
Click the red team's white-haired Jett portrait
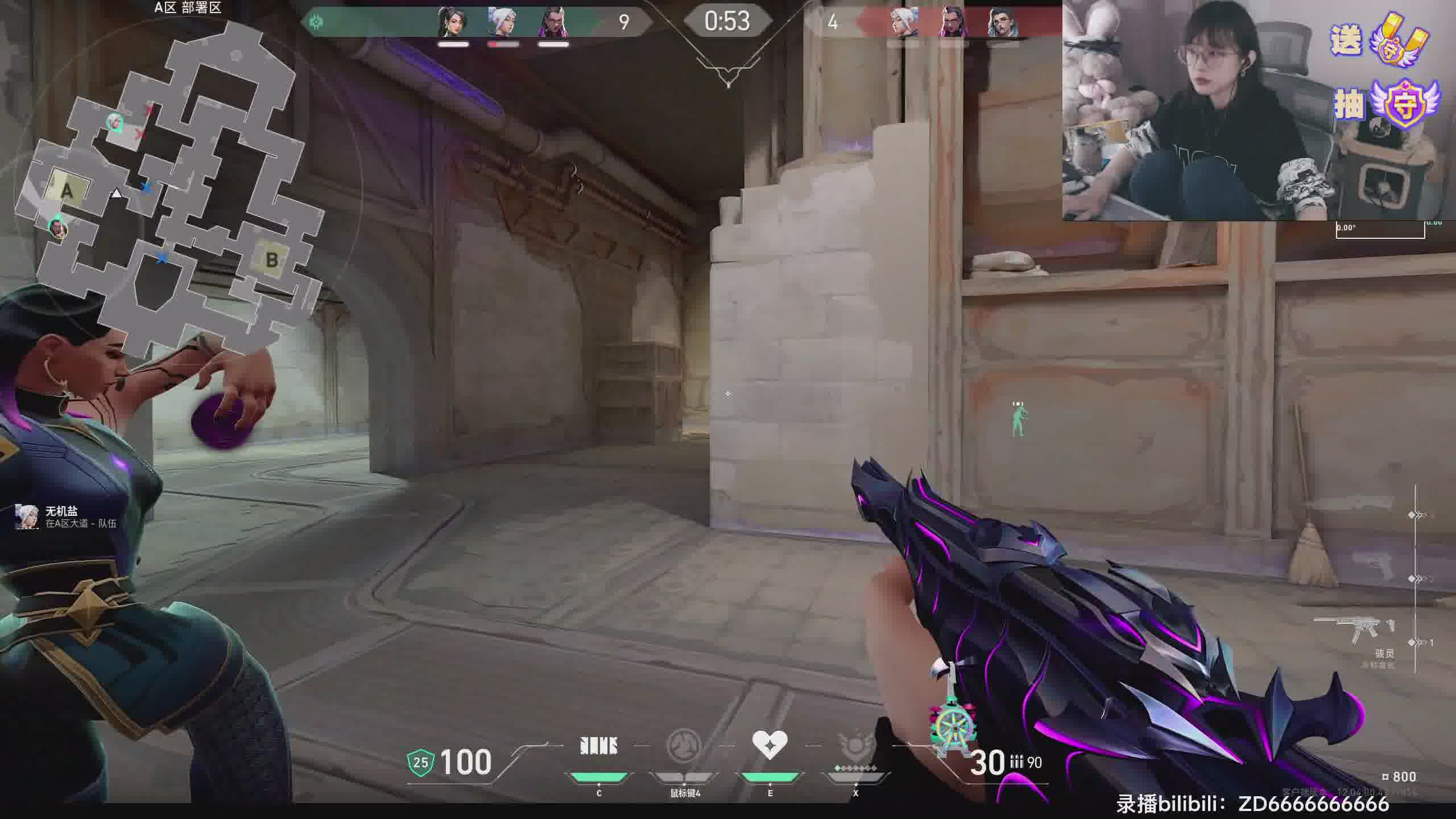(904, 23)
